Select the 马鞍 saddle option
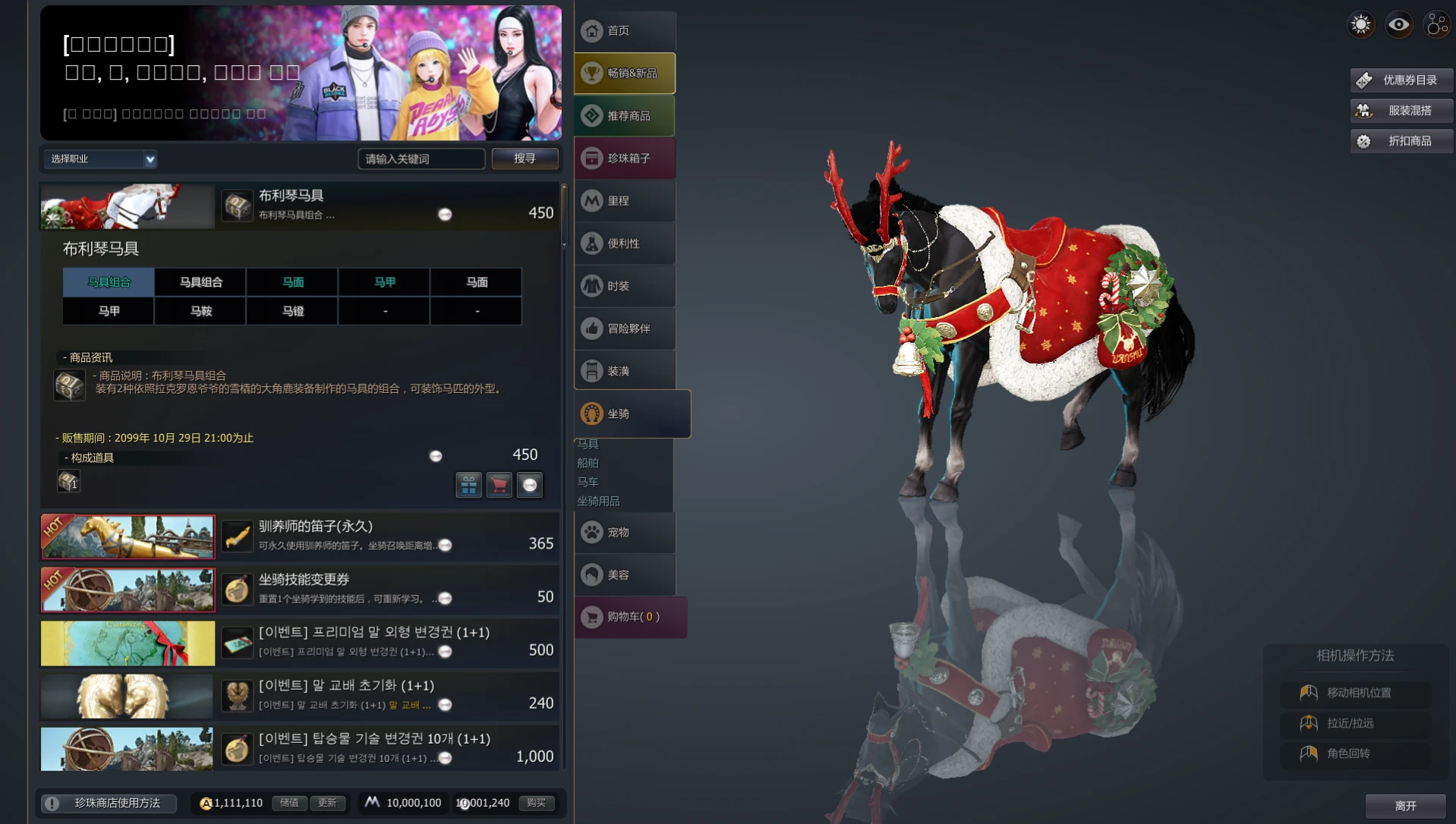This screenshot has height=824, width=1456. point(201,311)
